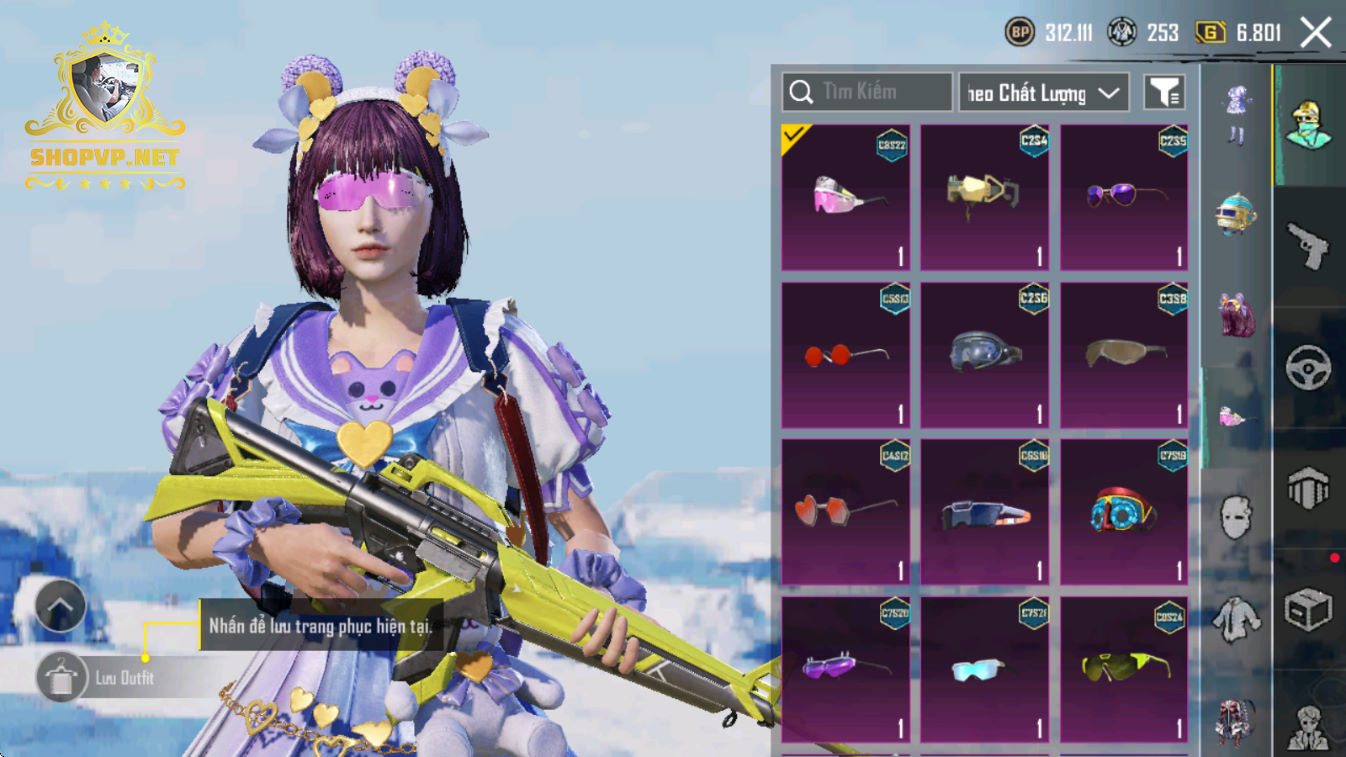1346x757 pixels.
Task: Show the helmet headgear subcategory
Action: click(1236, 213)
